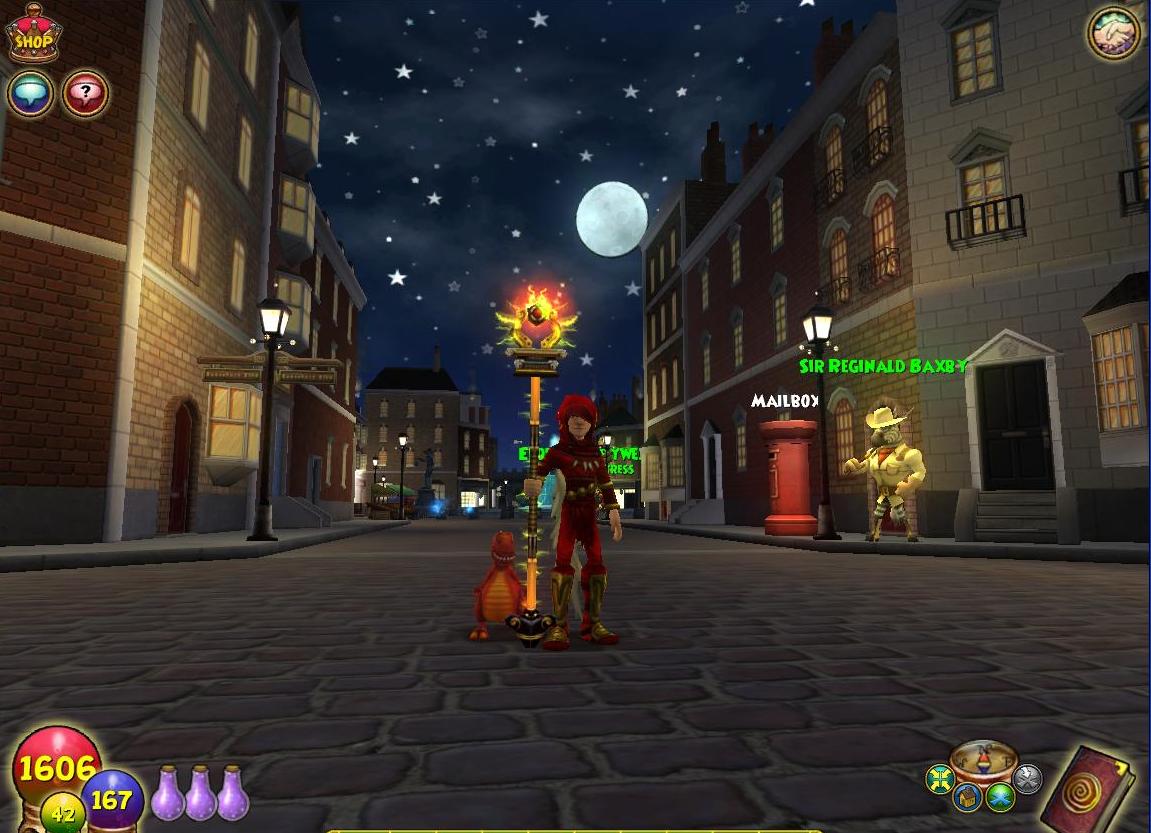Click the compass on the HUD
The height and width of the screenshot is (833, 1151).
(x=984, y=763)
